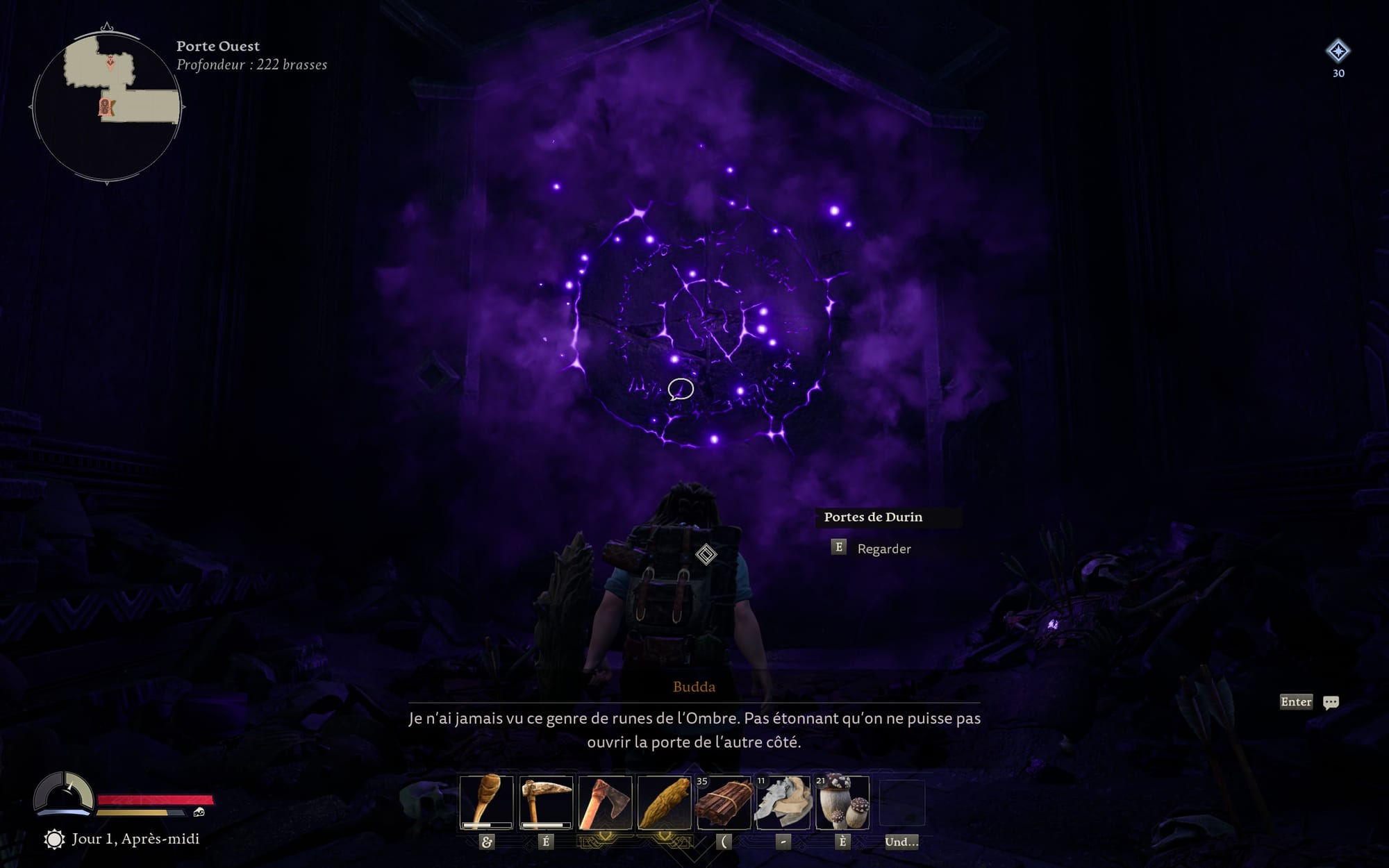Open chat via the speech bubble icon
This screenshot has width=1389, height=868.
1331,702
